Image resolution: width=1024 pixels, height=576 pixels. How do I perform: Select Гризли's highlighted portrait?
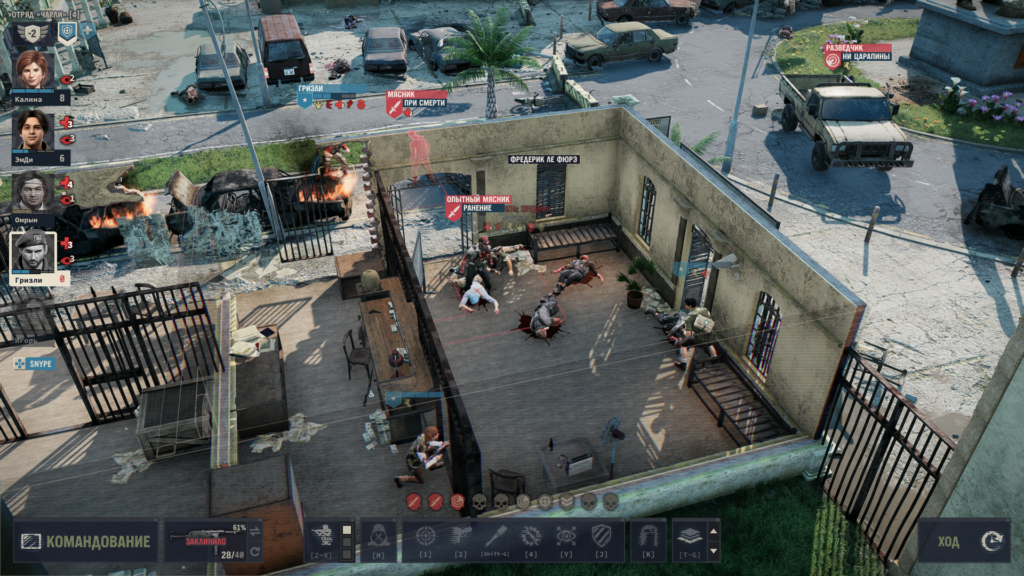click(33, 251)
